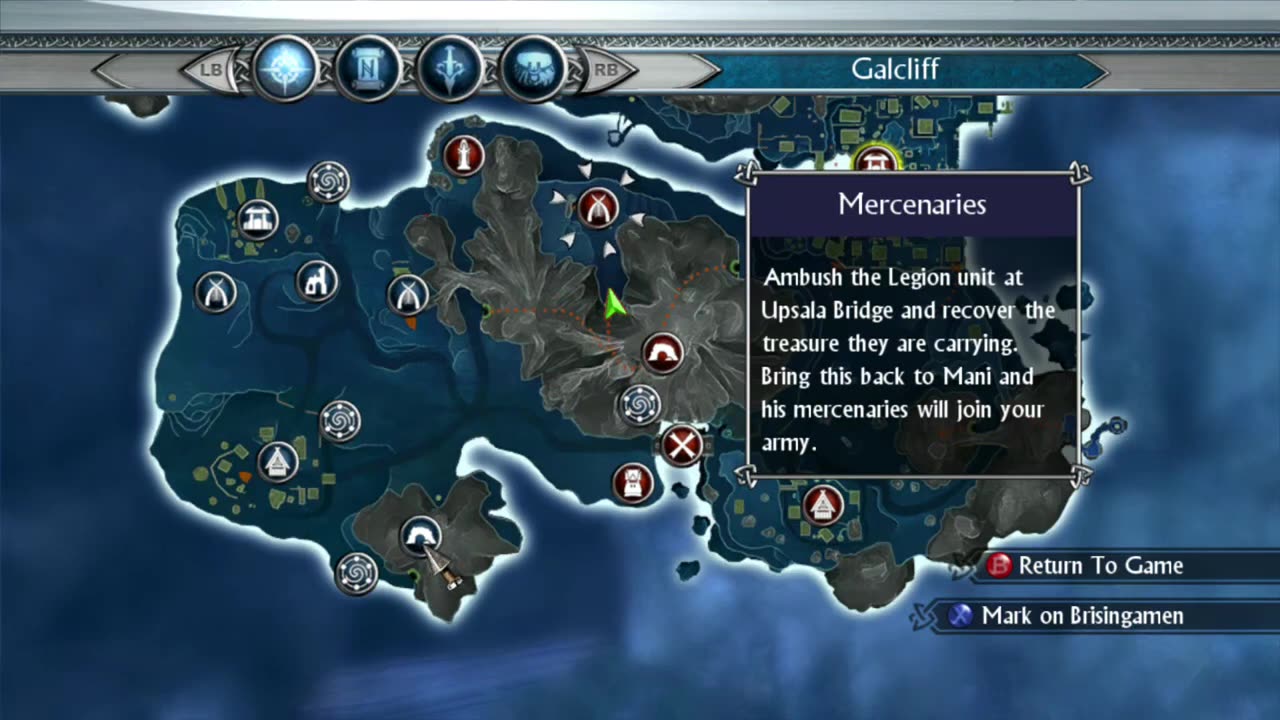Select the yellow-highlighted red gate marker
1280x720 pixels.
876,160
